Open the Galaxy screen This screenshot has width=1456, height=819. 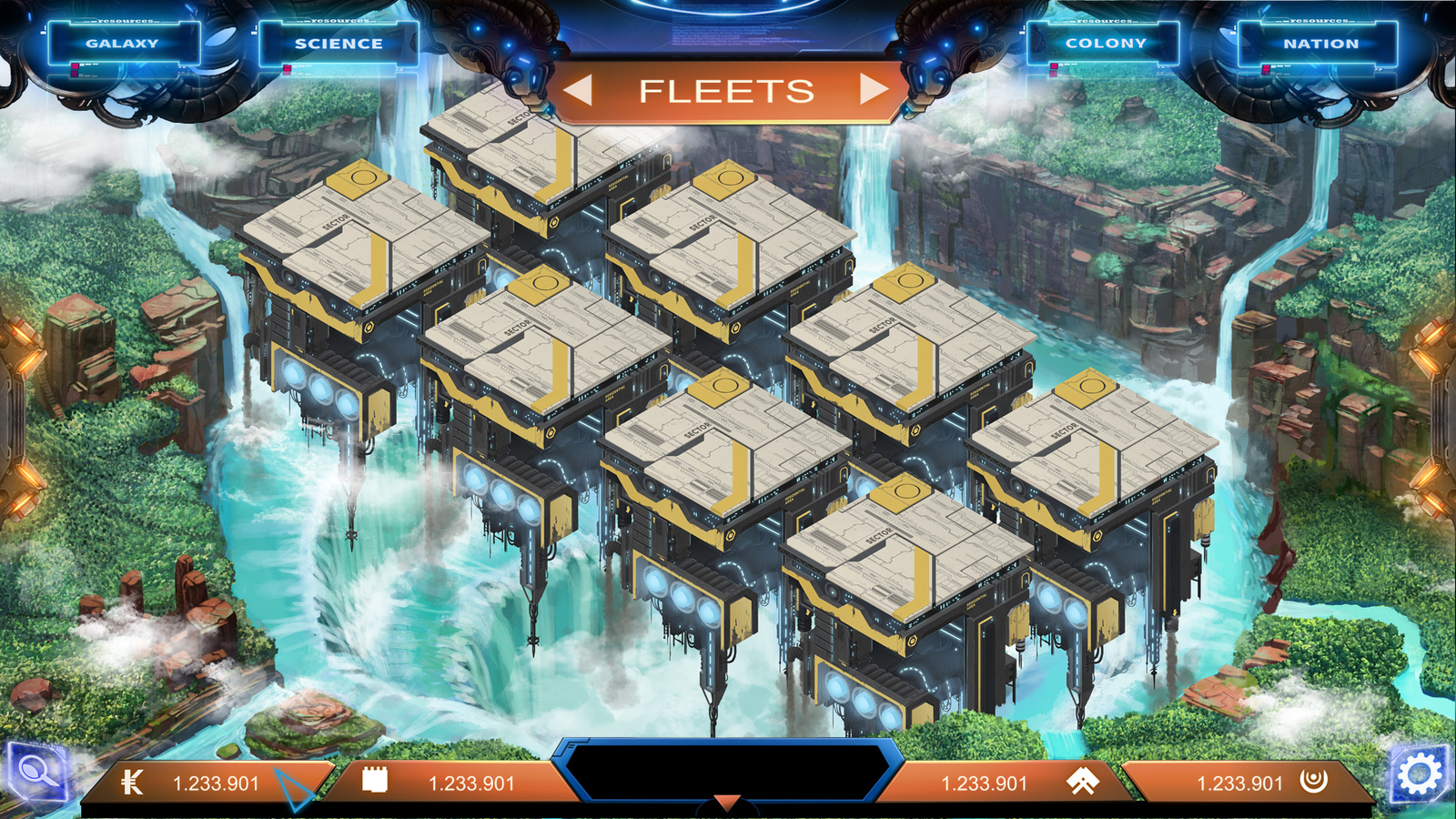click(x=123, y=43)
